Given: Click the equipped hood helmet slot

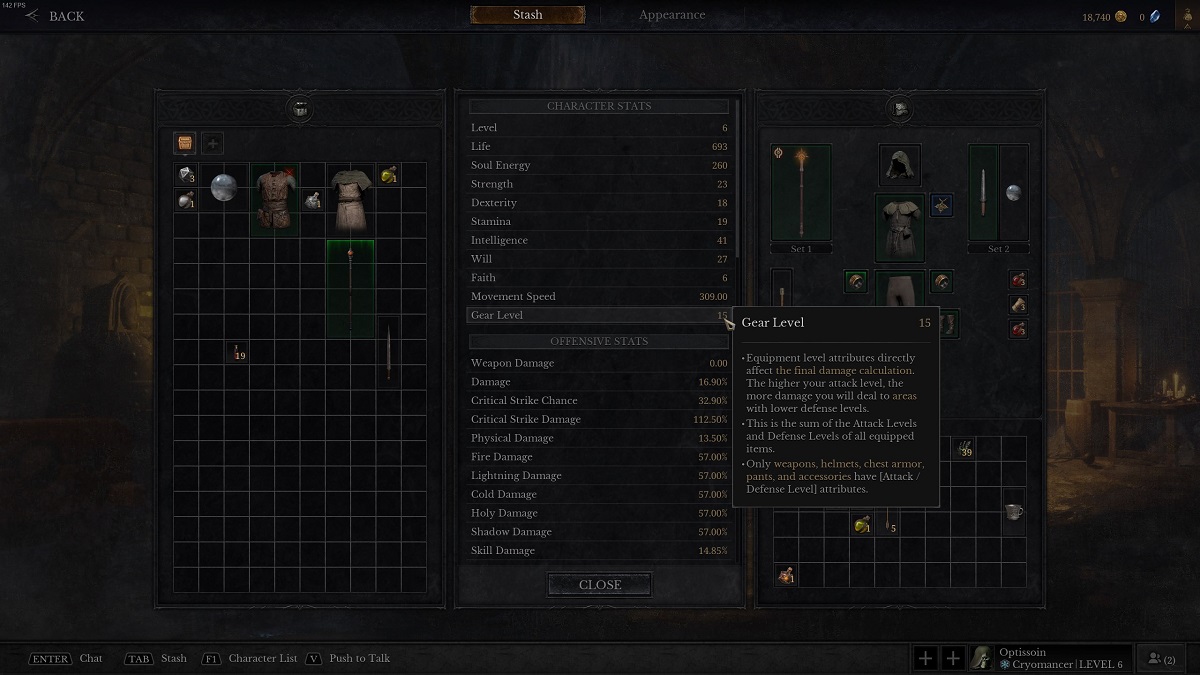Looking at the screenshot, I should coord(900,165).
